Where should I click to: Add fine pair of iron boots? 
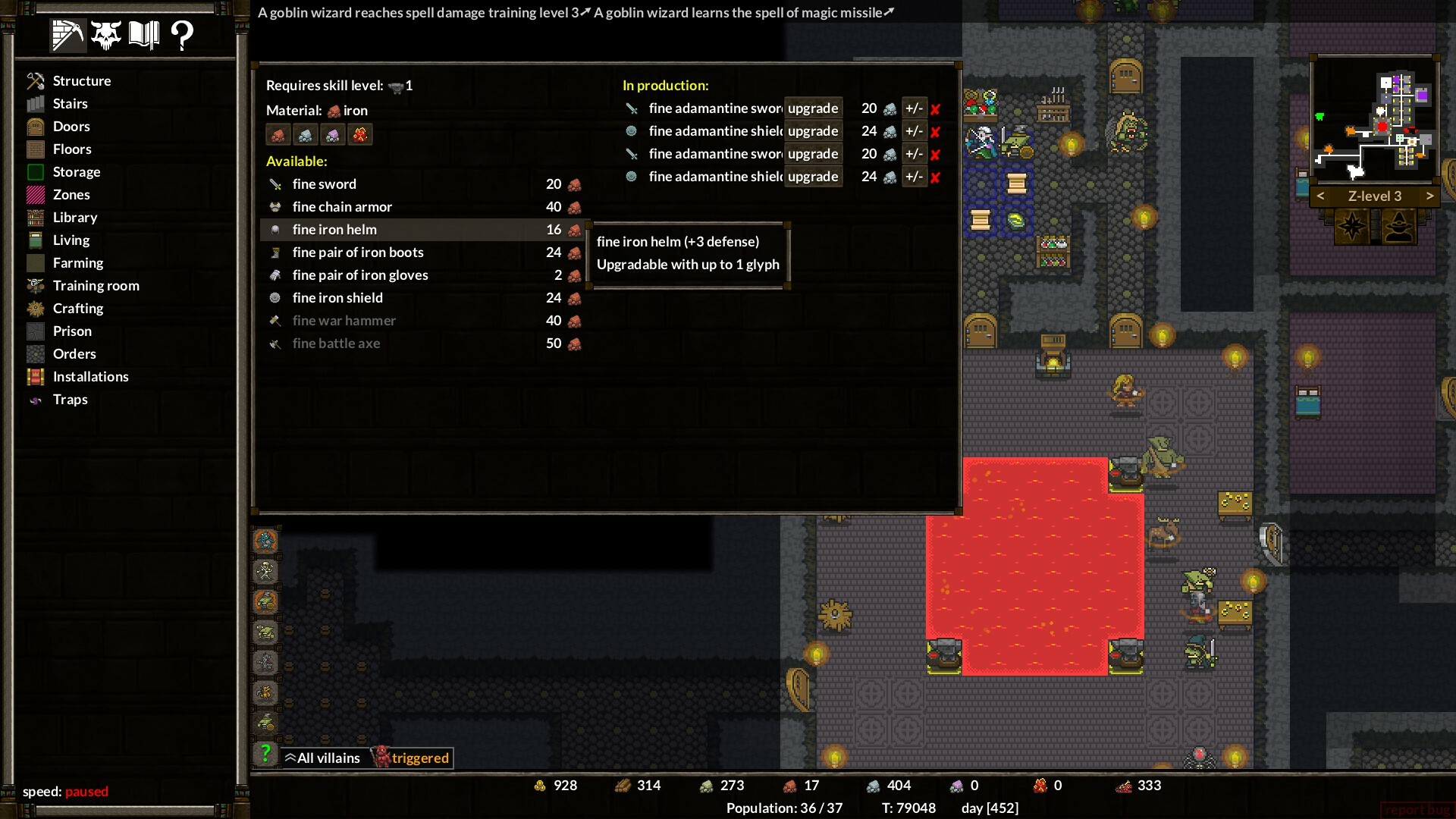[x=358, y=252]
